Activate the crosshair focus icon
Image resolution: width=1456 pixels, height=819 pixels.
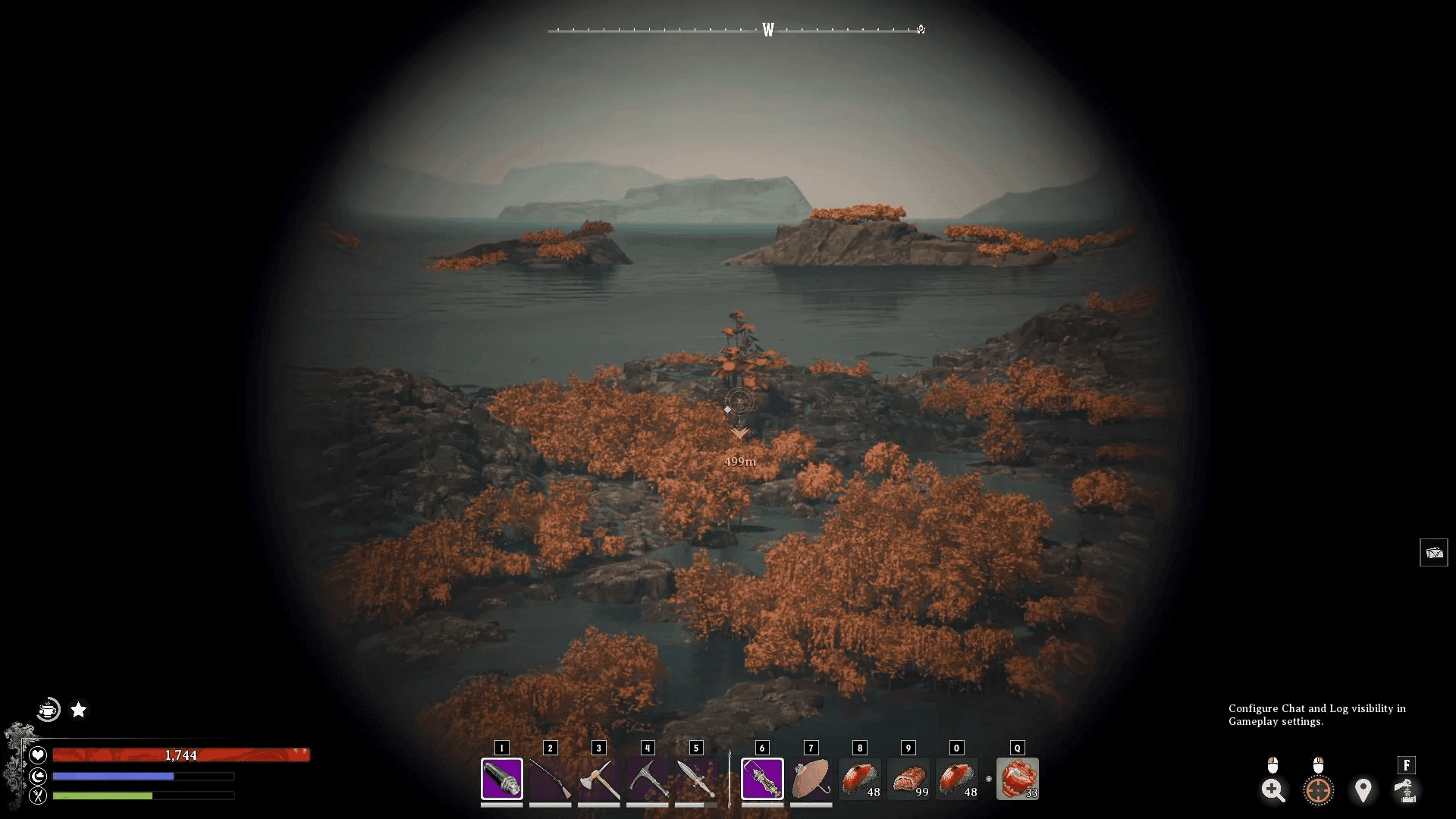(1318, 790)
